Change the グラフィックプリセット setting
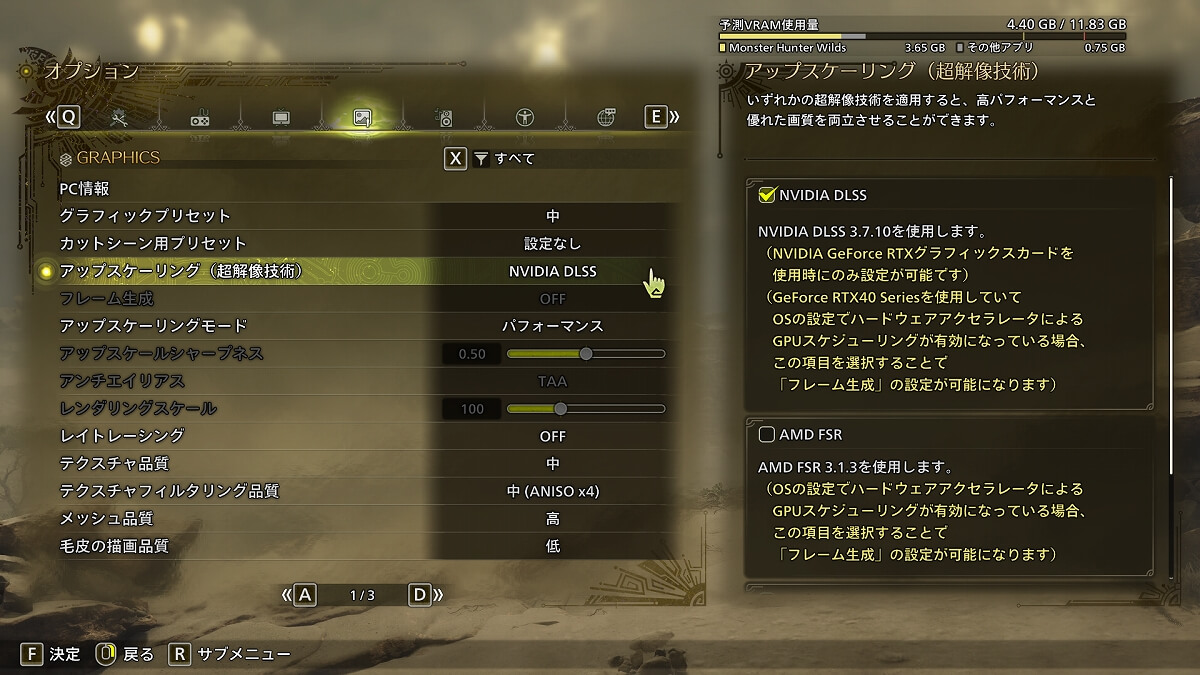Image resolution: width=1200 pixels, height=675 pixels. [x=553, y=216]
